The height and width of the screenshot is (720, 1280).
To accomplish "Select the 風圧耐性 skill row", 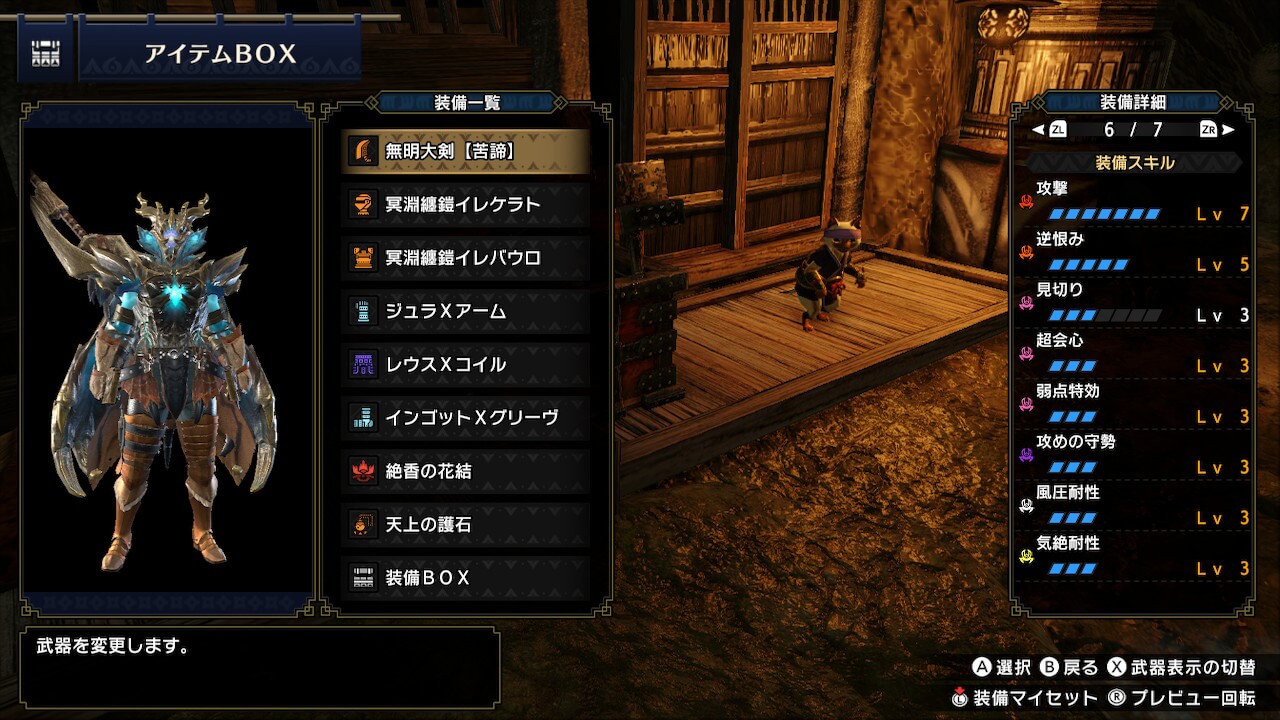I will click(1134, 506).
